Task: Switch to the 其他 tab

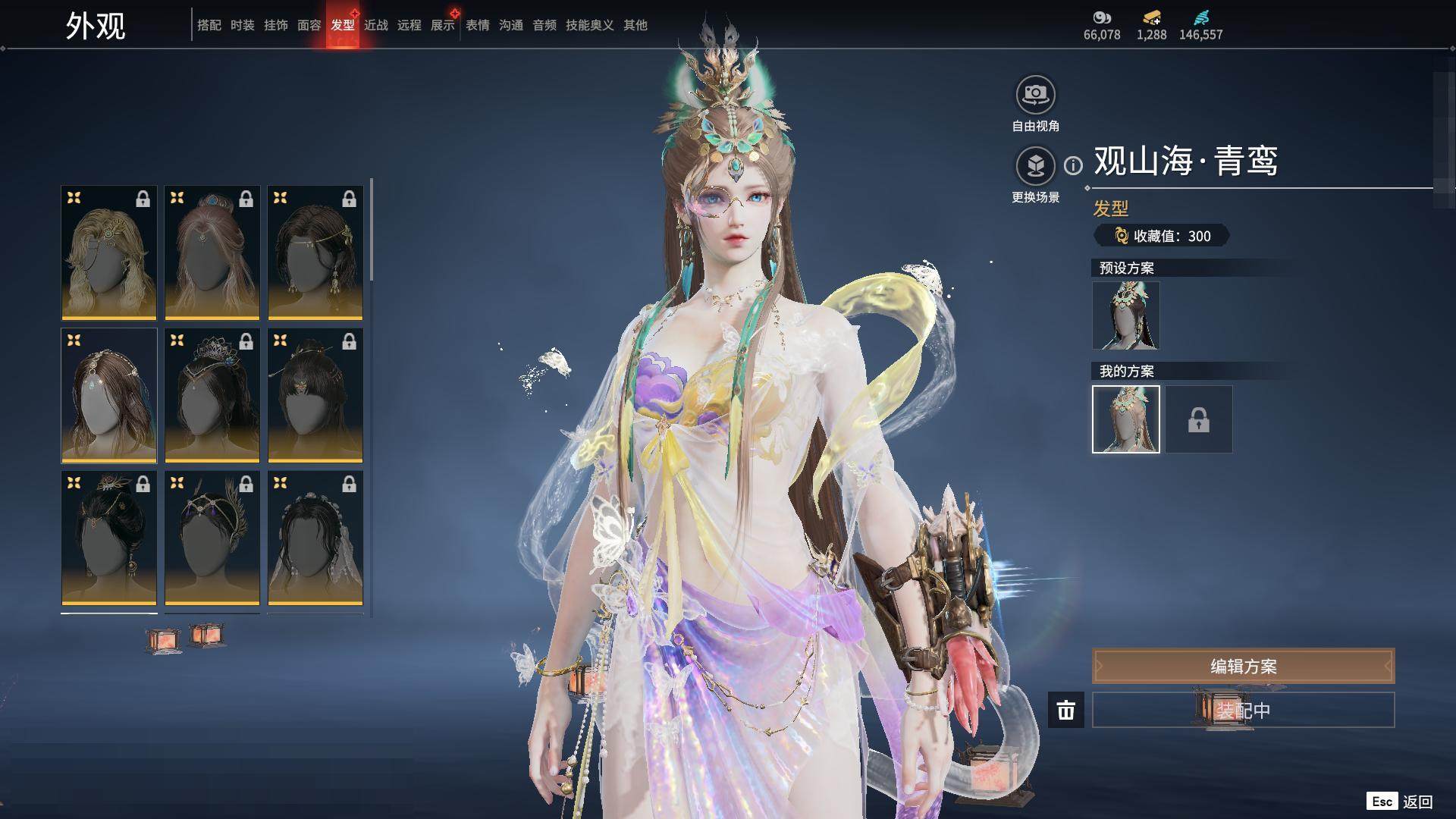Action: [x=635, y=25]
